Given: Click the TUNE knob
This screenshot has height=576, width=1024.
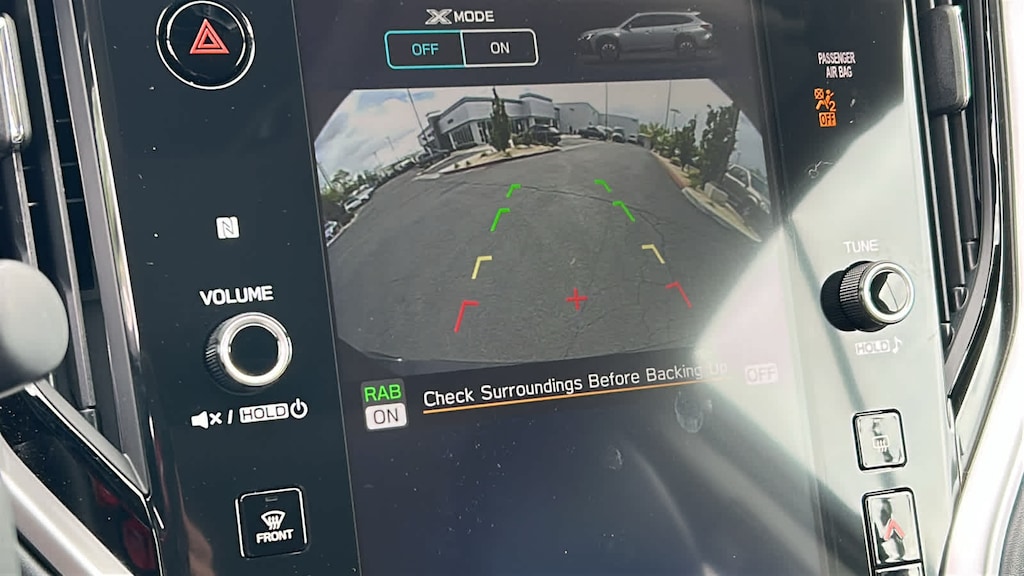Looking at the screenshot, I should click(x=868, y=295).
